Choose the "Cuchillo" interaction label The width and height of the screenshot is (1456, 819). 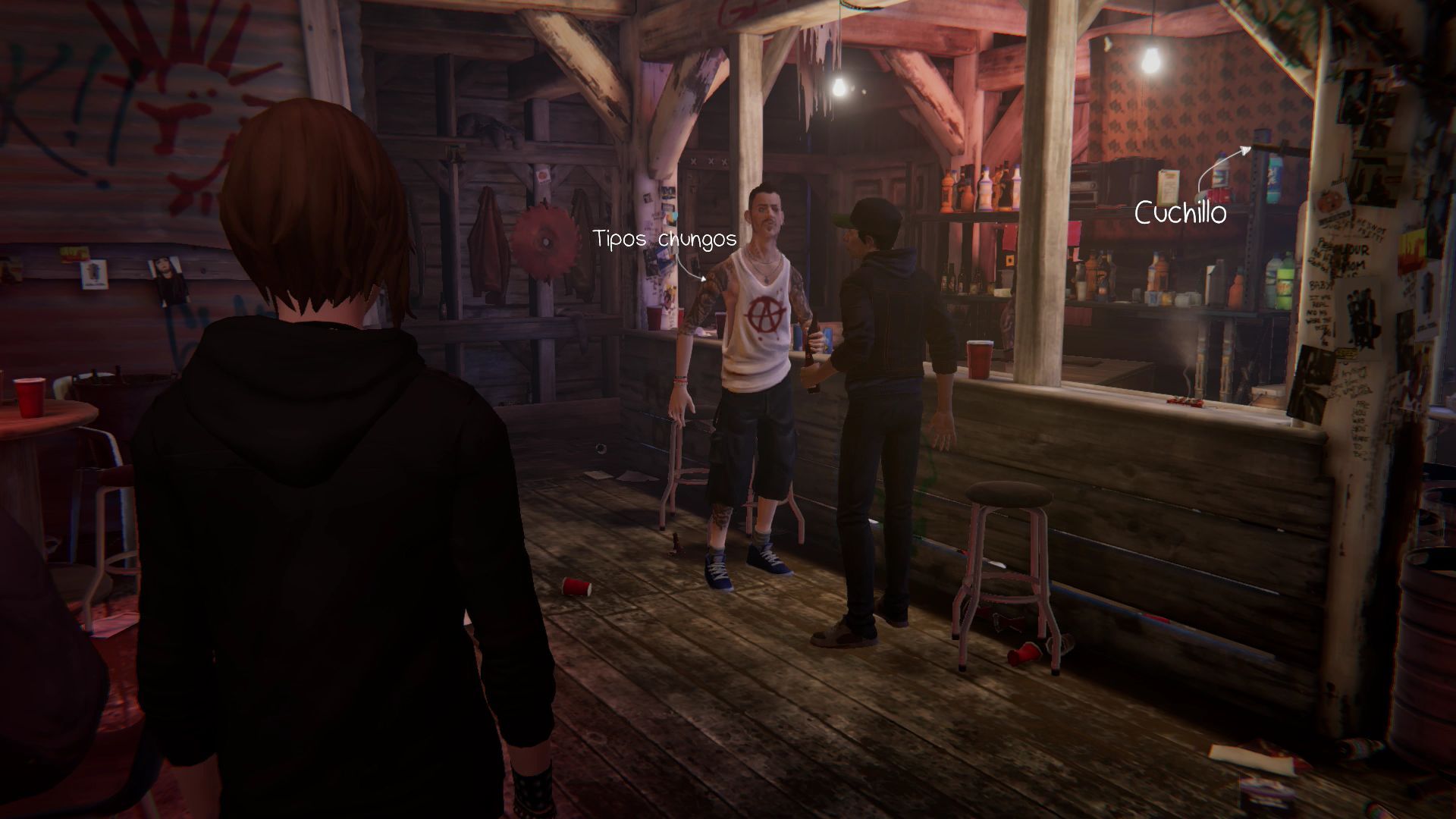pyautogui.click(x=1180, y=213)
